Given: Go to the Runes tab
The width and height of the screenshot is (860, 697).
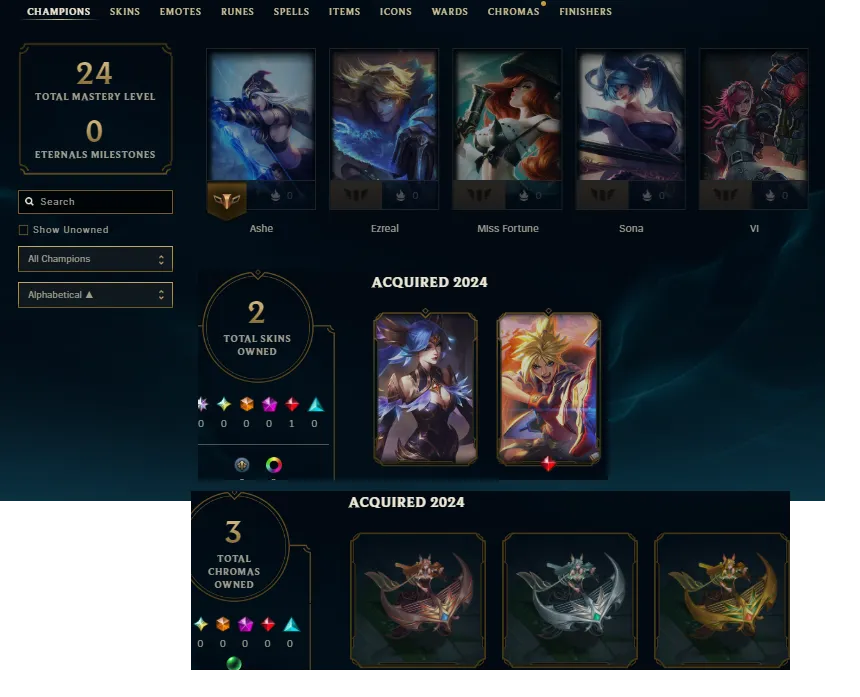Looking at the screenshot, I should click(x=237, y=12).
